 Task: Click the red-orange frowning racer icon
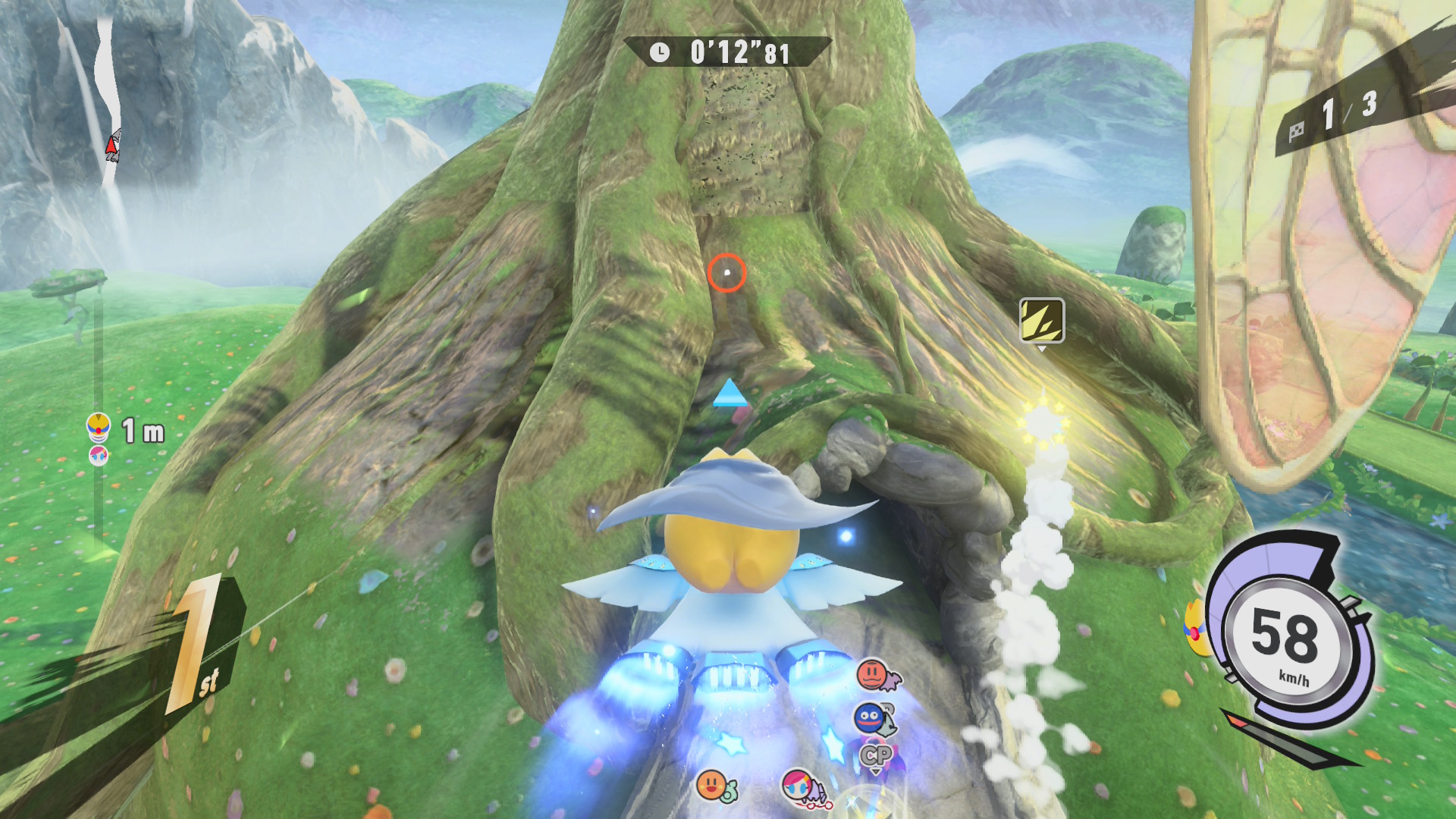(x=874, y=673)
